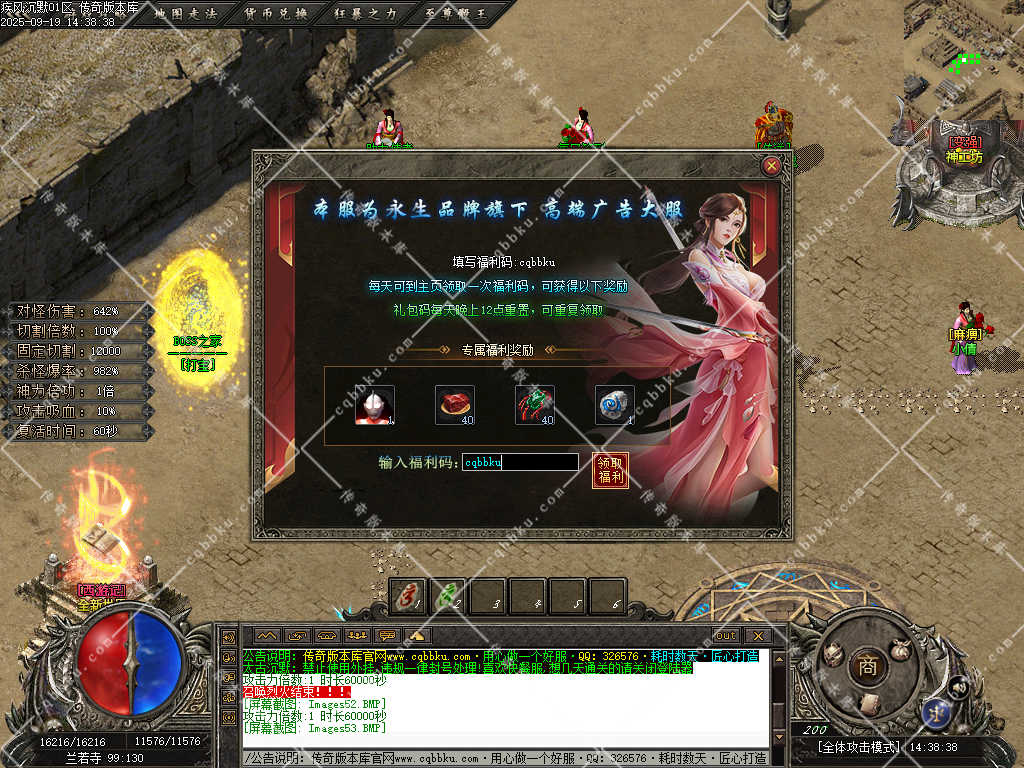The height and width of the screenshot is (768, 1024).
Task: Select the red meat reward item
Action: pyautogui.click(x=455, y=405)
